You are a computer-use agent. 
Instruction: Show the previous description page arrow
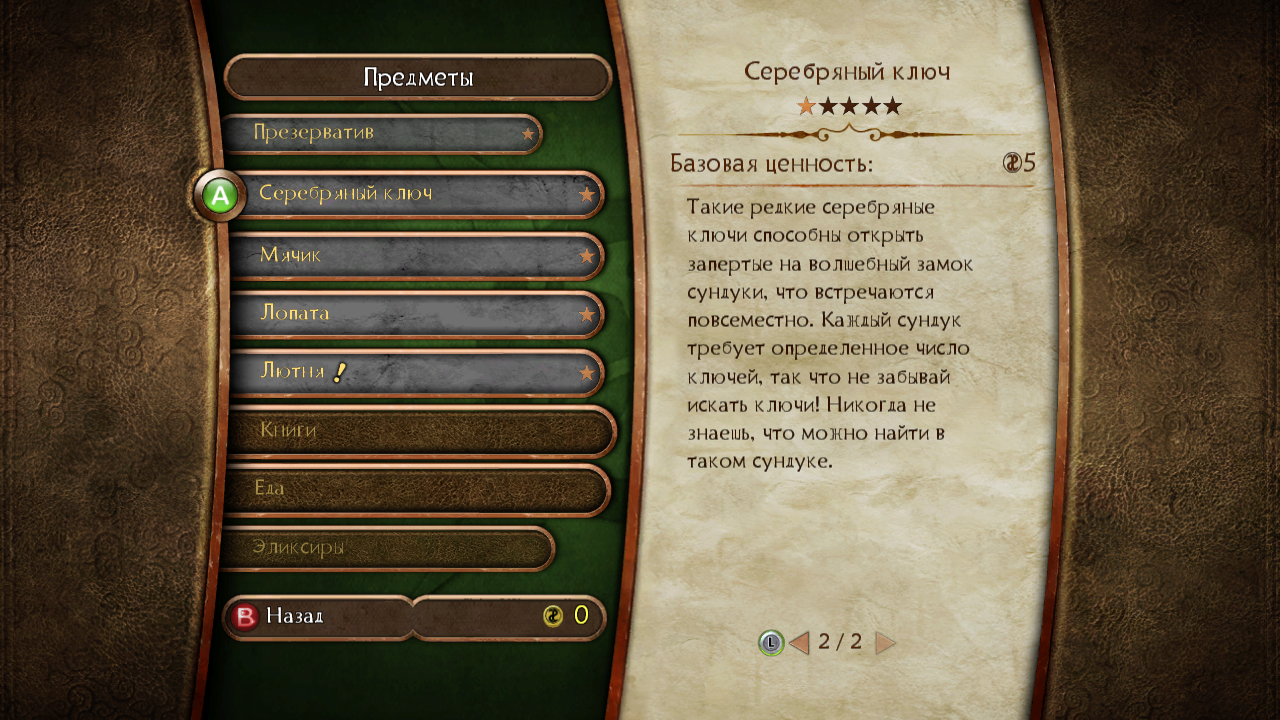[799, 643]
